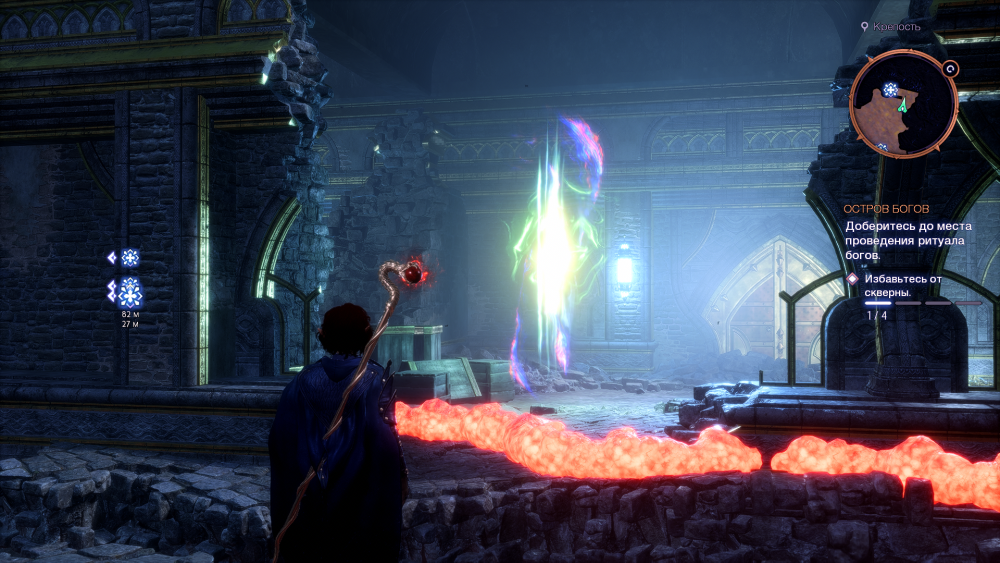The width and height of the screenshot is (1000, 563).
Task: Click the circular minimap
Action: click(x=903, y=105)
